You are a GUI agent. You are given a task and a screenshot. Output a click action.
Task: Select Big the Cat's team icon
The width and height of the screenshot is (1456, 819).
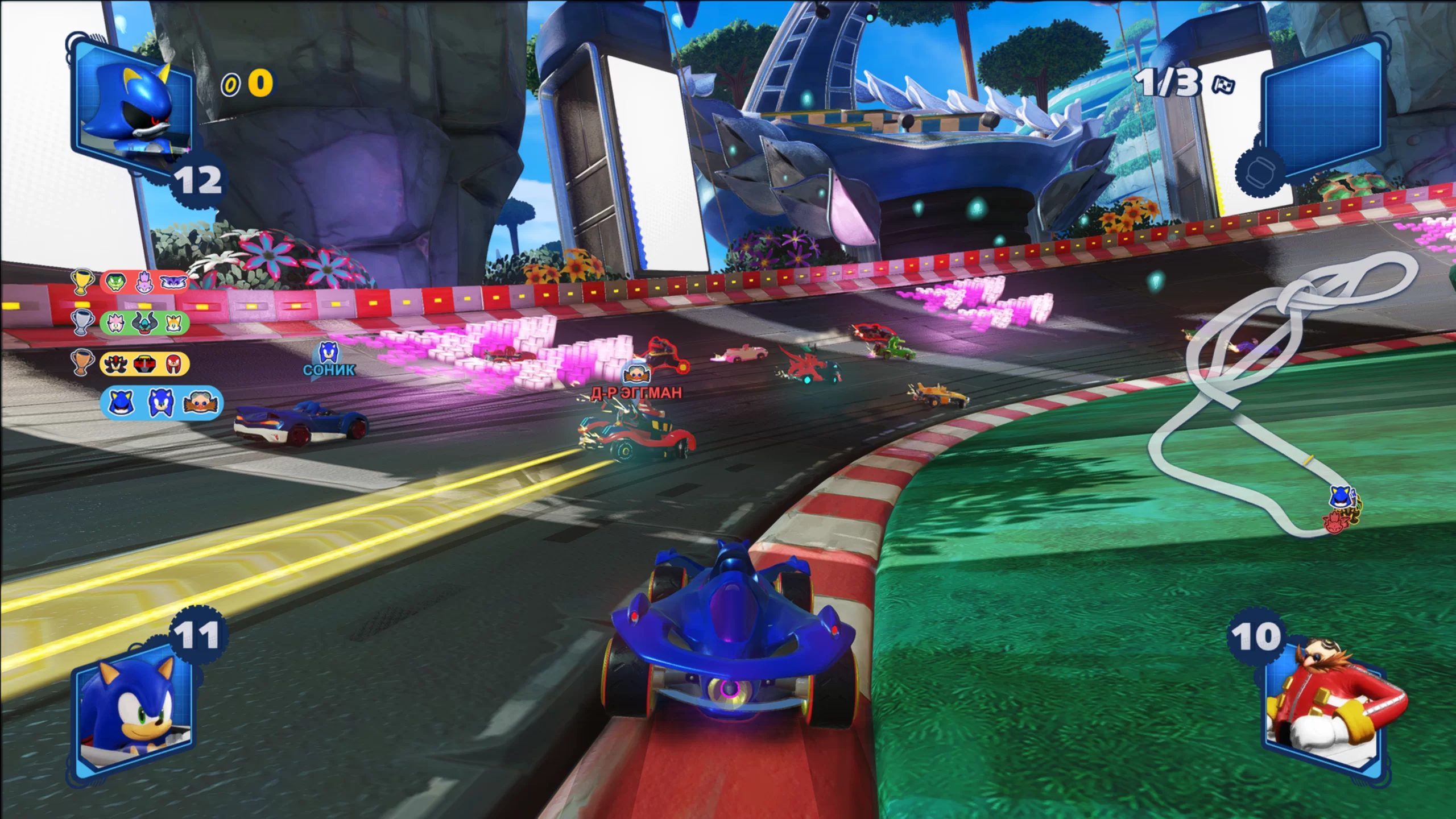tap(172, 282)
